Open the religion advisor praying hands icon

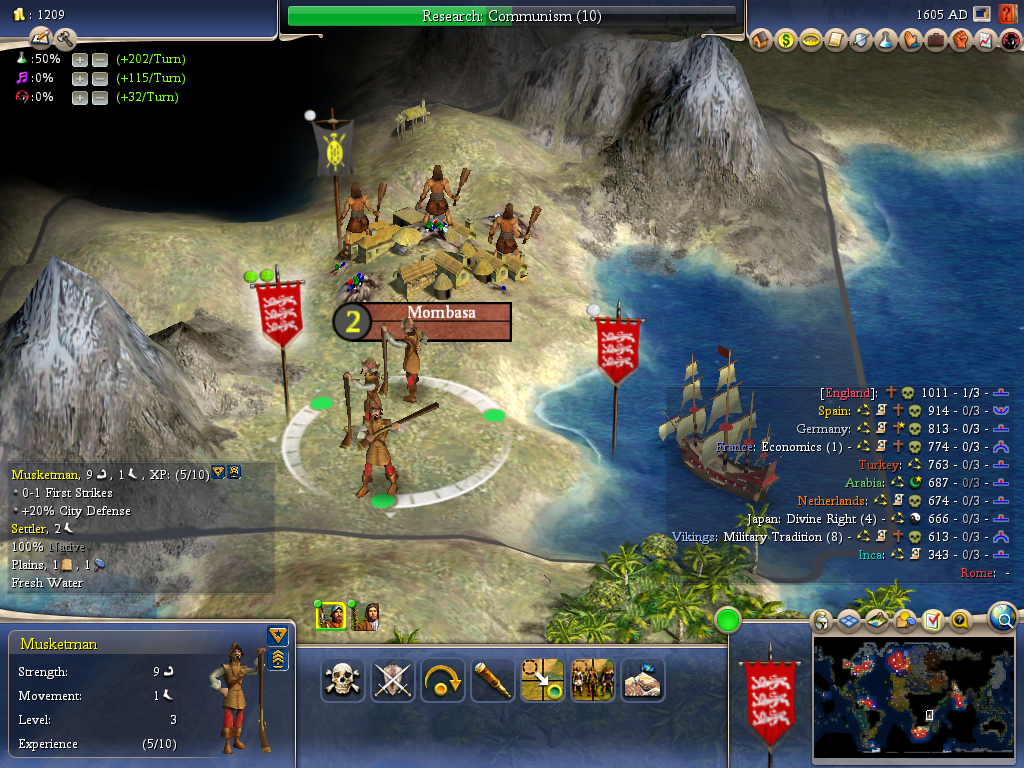910,41
